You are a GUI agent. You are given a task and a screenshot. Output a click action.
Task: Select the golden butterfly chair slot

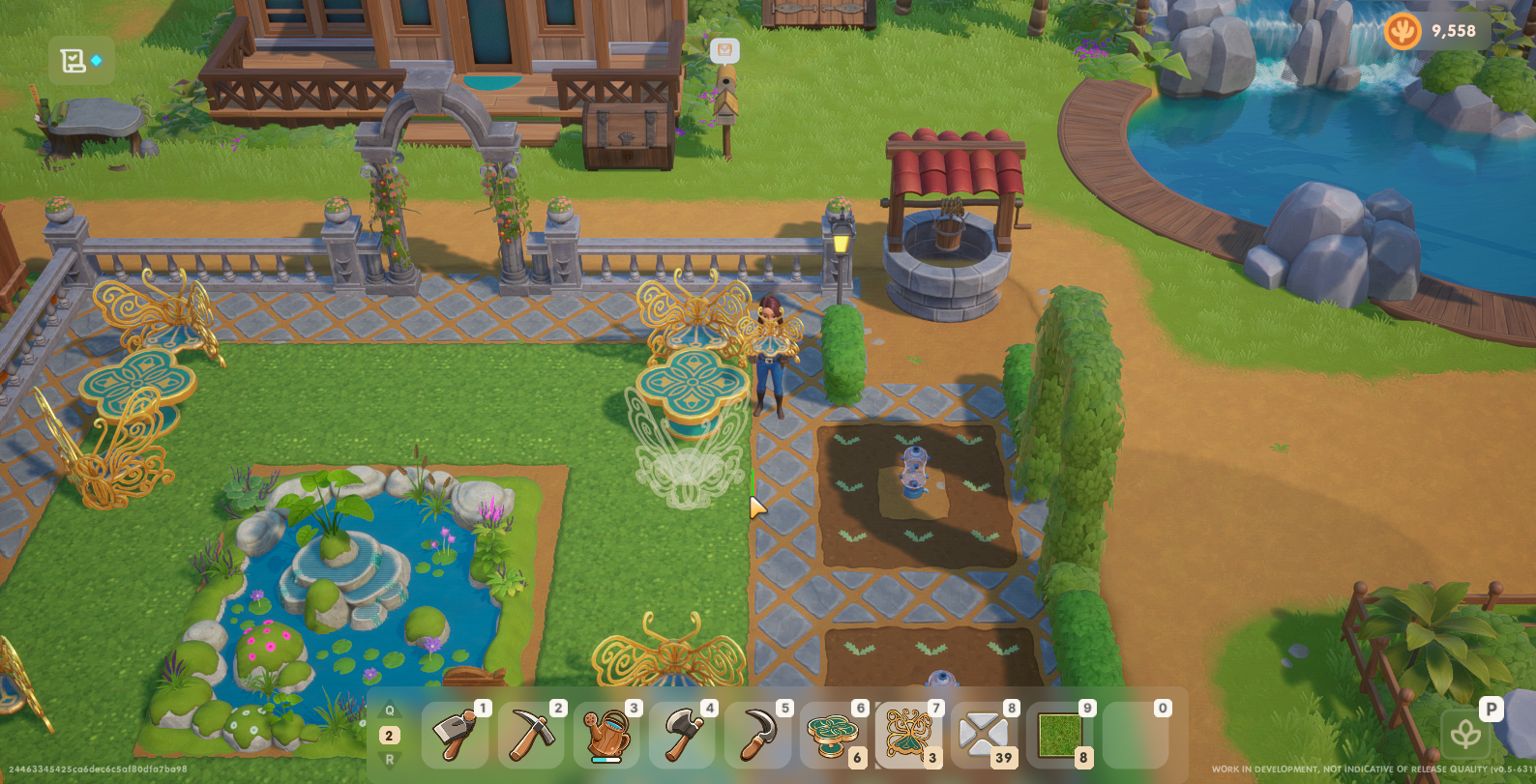(908, 735)
